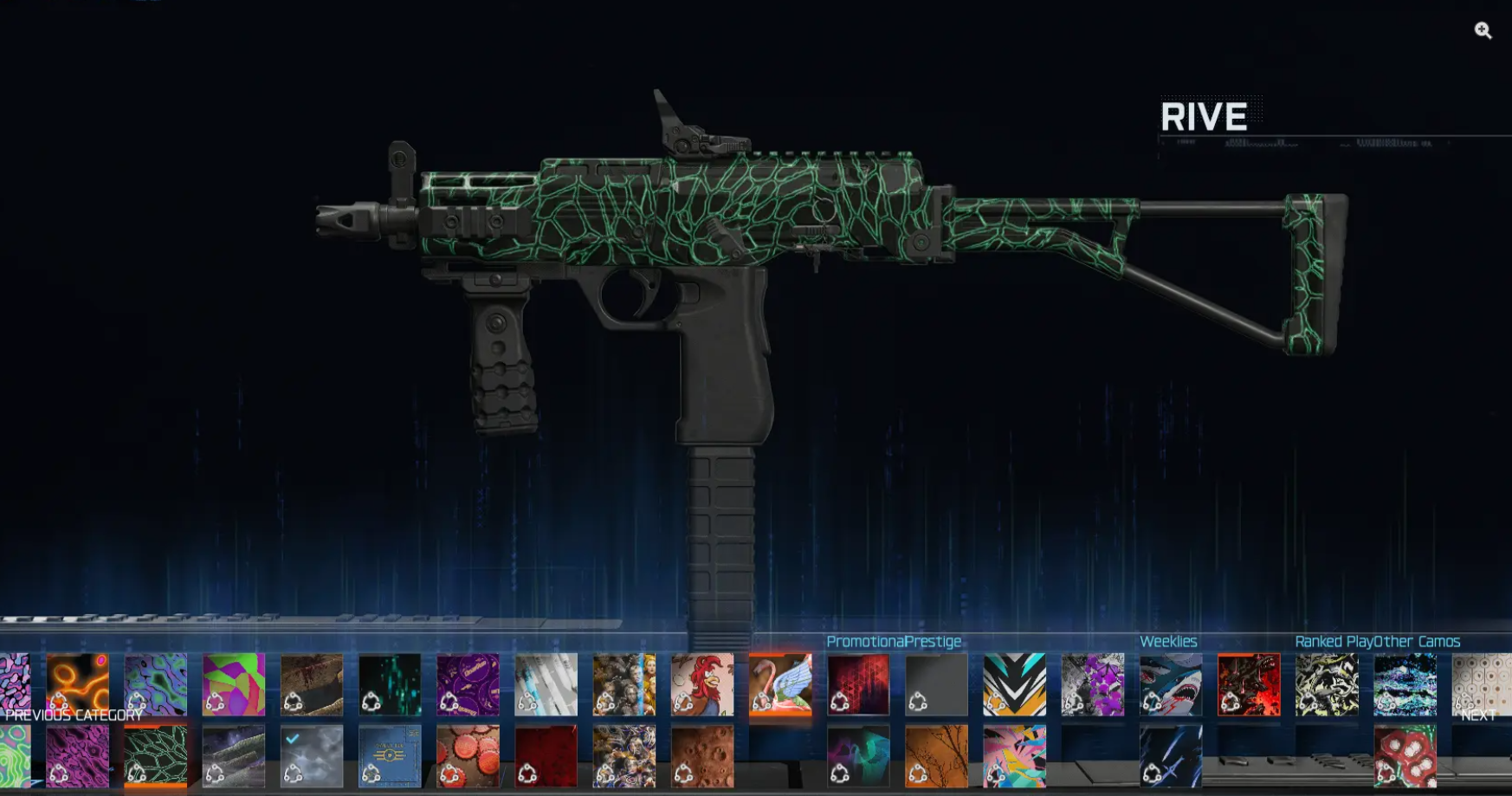
Task: Select the shark attack camo thumbnail
Action: pos(1169,684)
